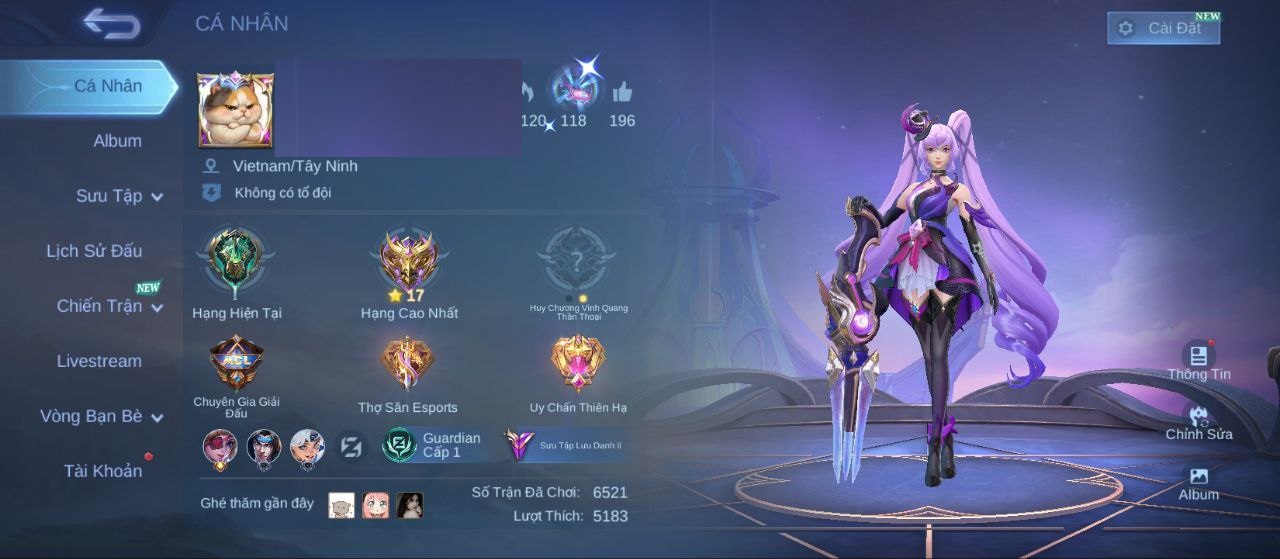Open the Guardian Cấp 1 badge

click(x=433, y=445)
